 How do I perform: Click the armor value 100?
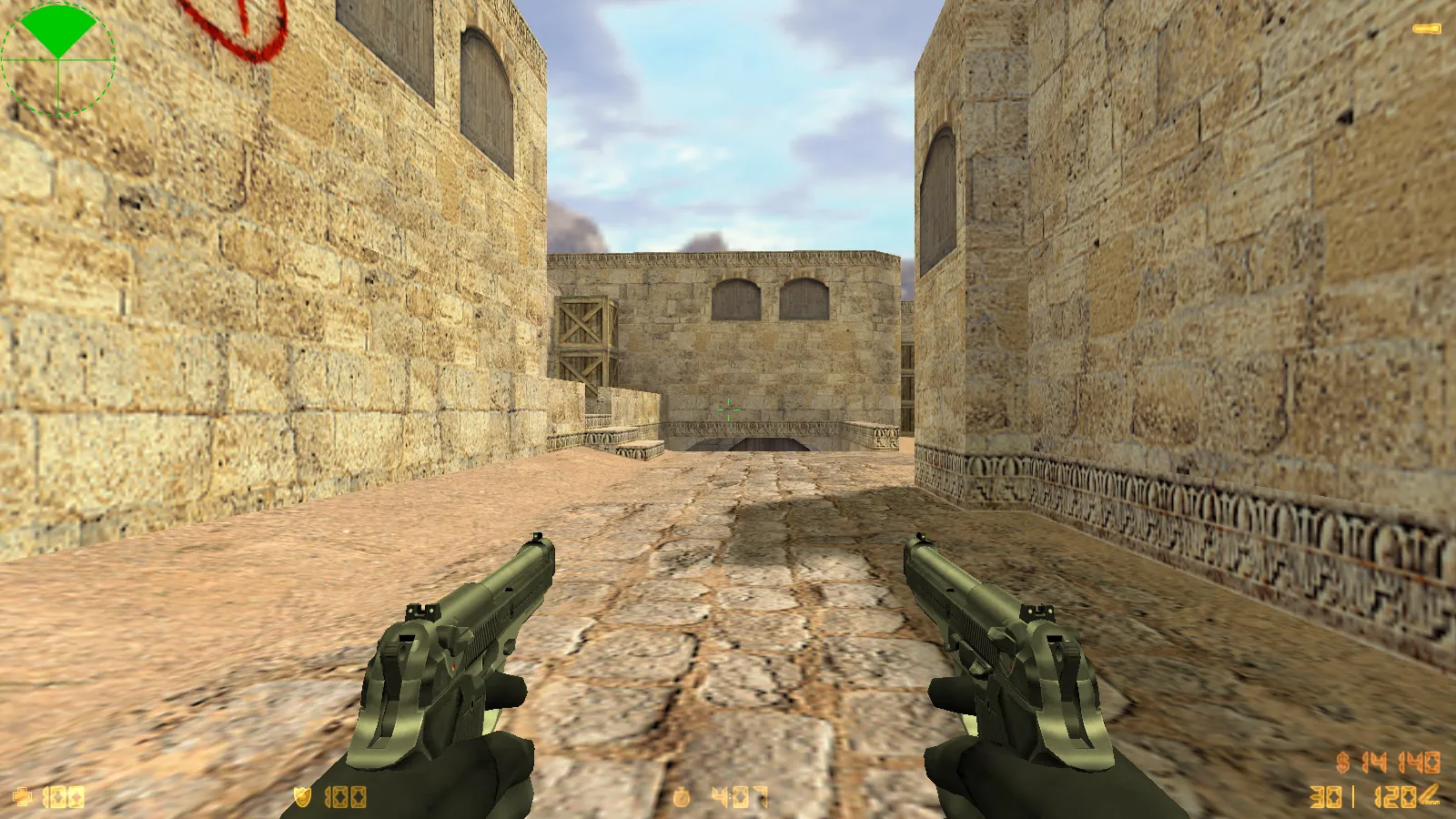[x=346, y=795]
